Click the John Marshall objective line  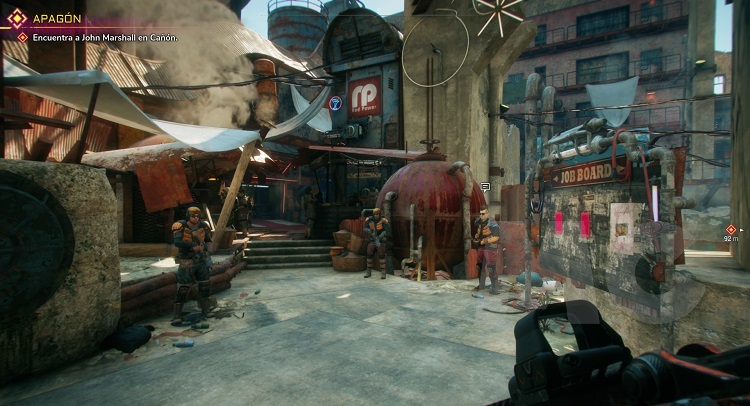[103, 37]
